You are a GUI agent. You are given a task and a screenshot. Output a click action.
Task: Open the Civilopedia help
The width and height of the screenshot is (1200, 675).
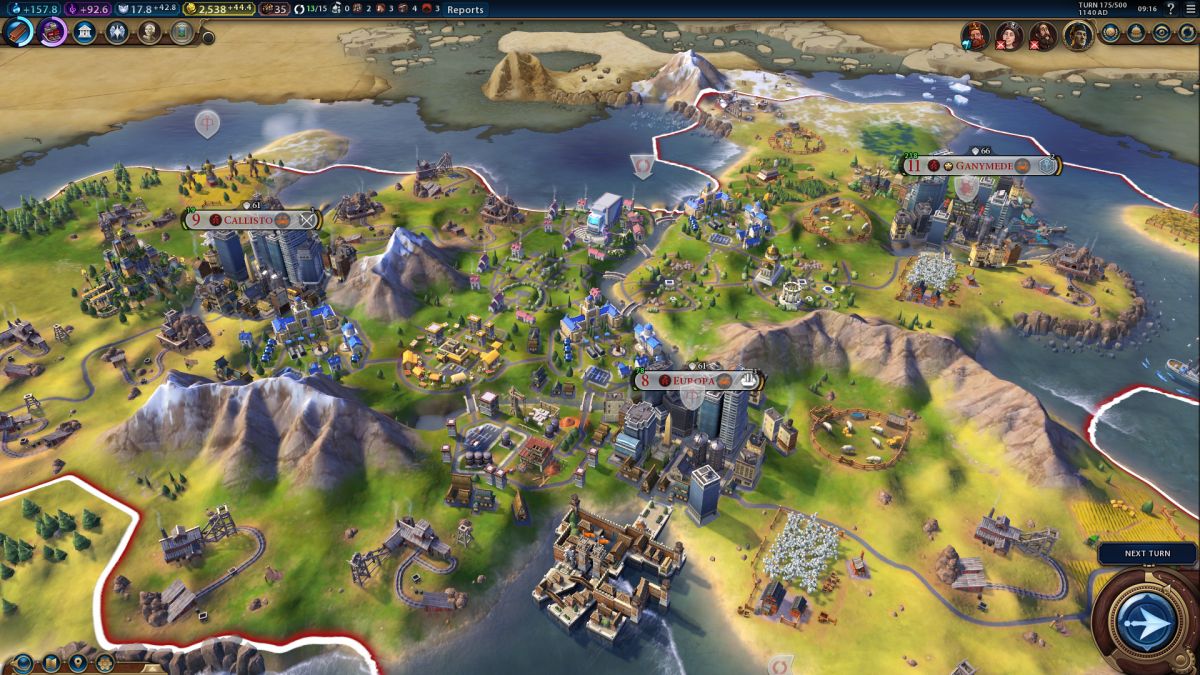pos(1170,9)
